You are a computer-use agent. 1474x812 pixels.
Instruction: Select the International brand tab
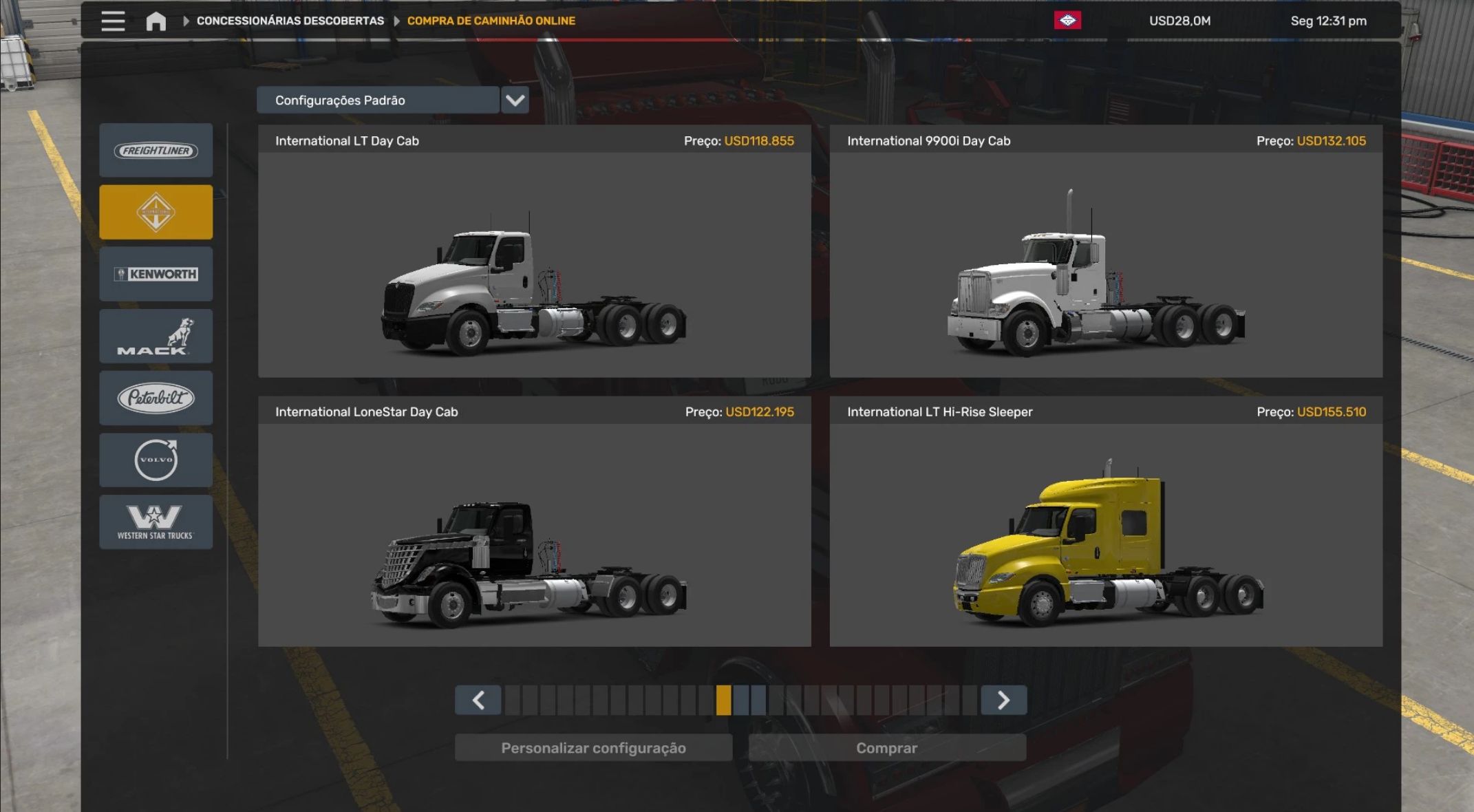(156, 212)
